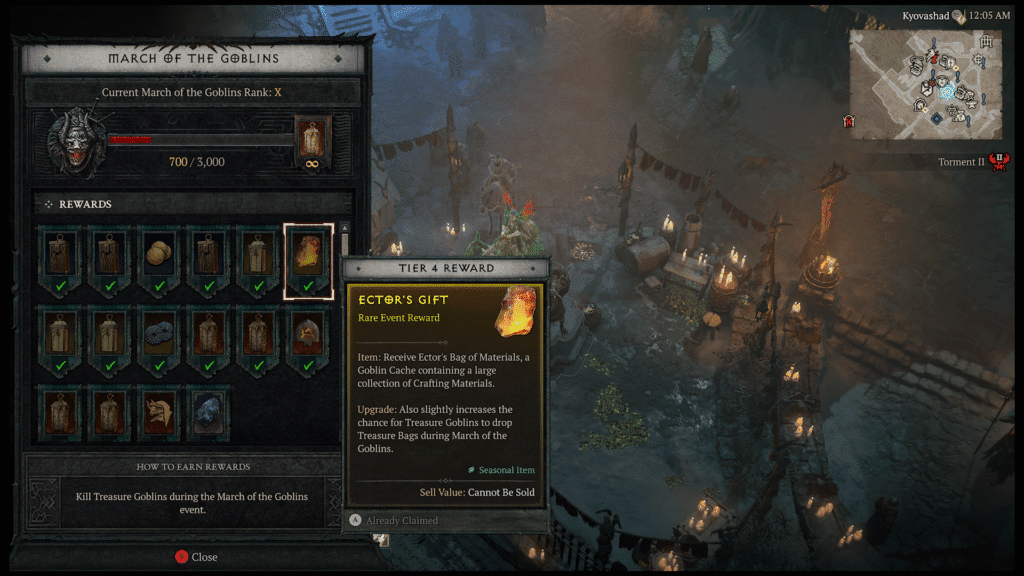Click the Torment II difficulty indicator
1024x576 pixels.
(973, 162)
